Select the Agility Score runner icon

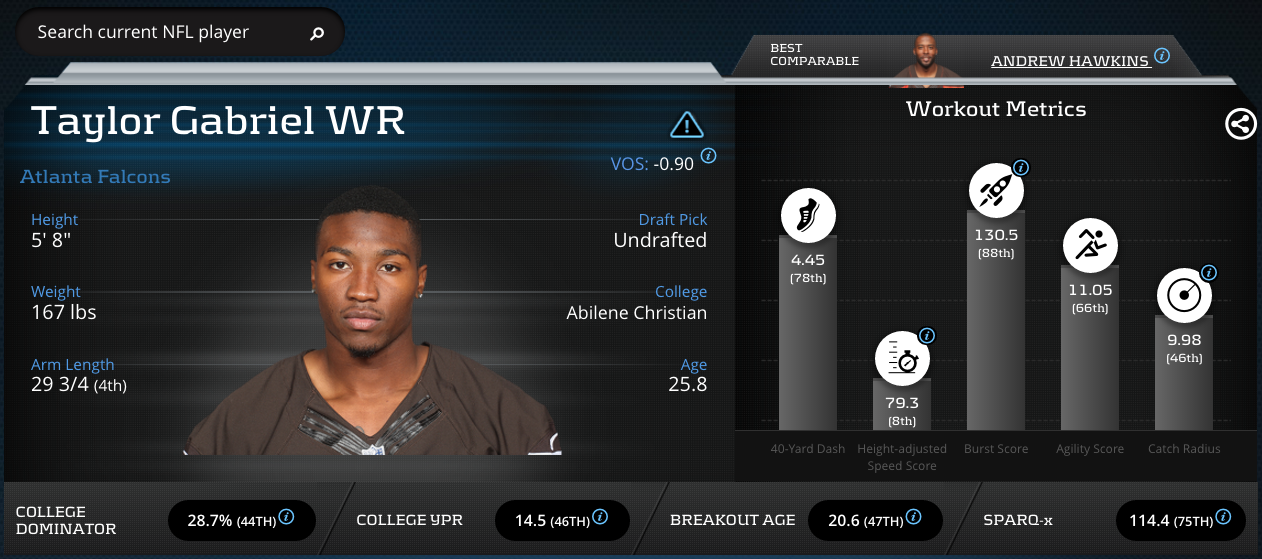1090,243
